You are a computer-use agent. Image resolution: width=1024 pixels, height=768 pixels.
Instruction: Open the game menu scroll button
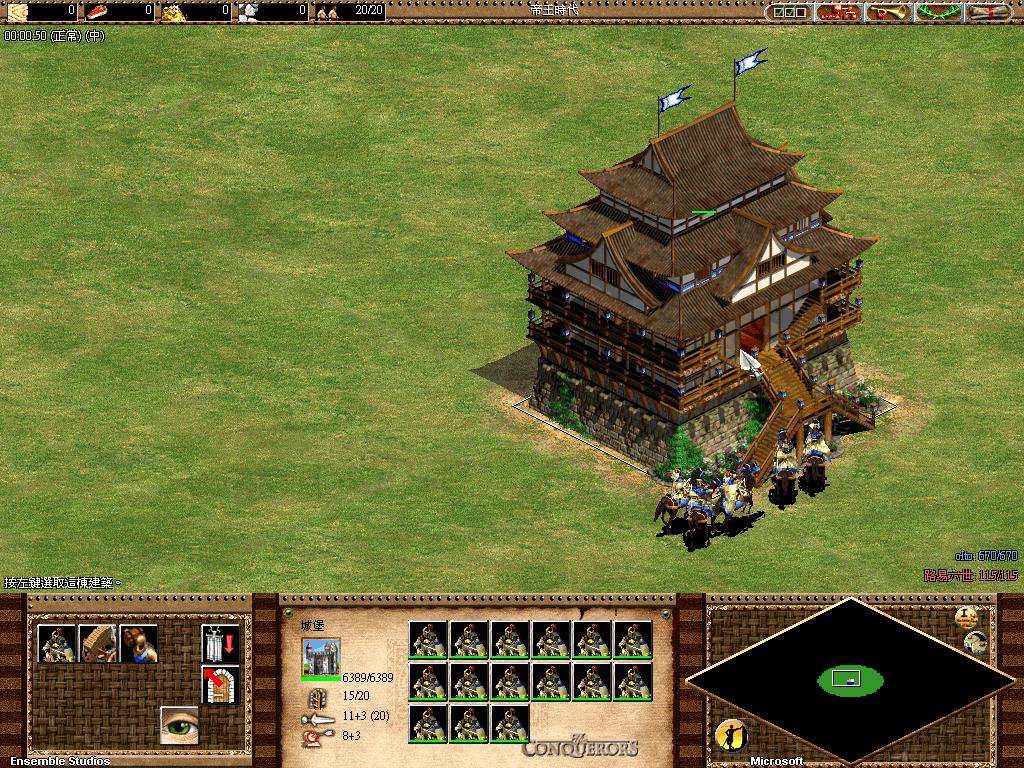click(x=989, y=12)
